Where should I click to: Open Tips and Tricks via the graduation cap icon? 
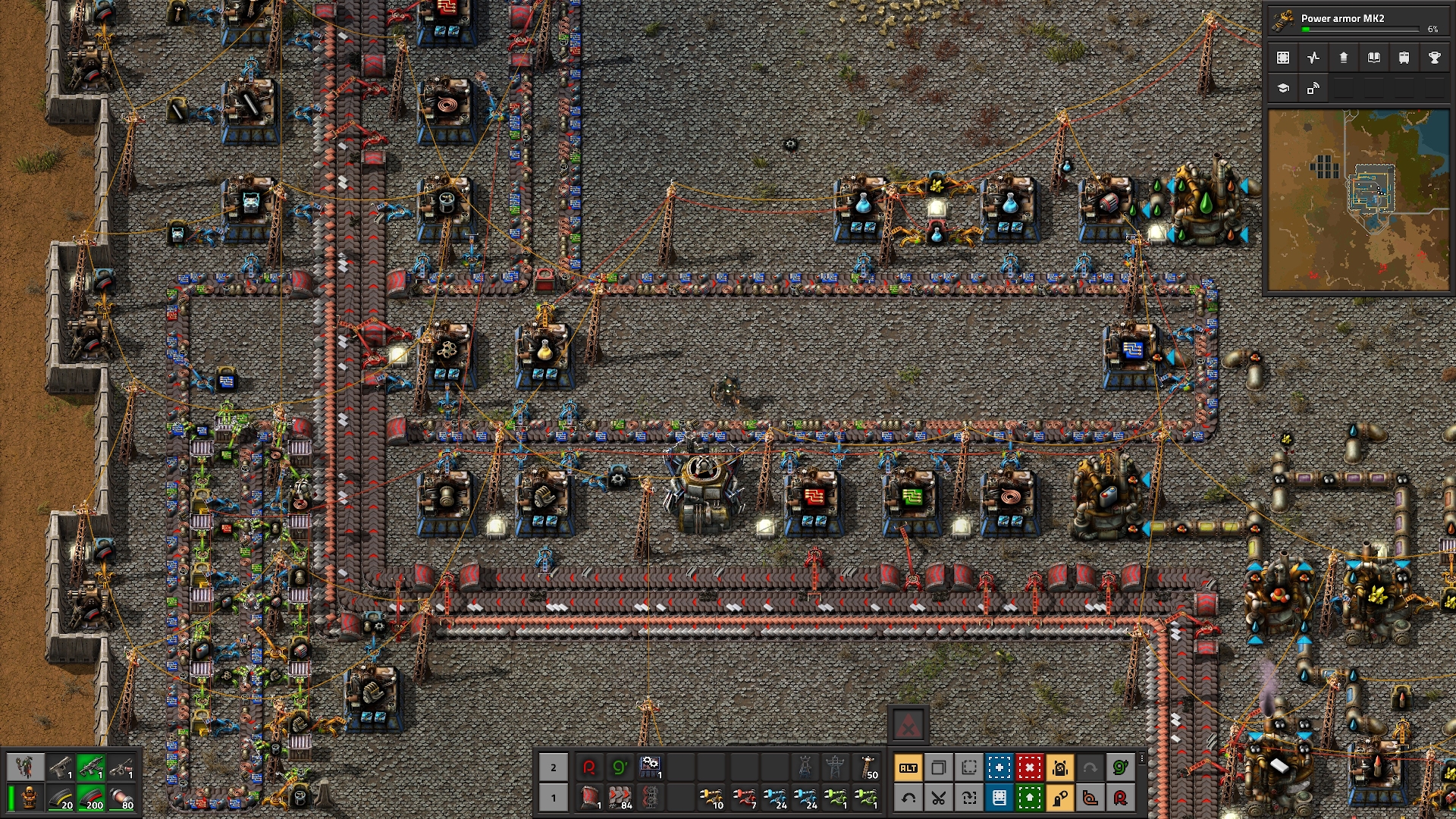(x=1283, y=87)
